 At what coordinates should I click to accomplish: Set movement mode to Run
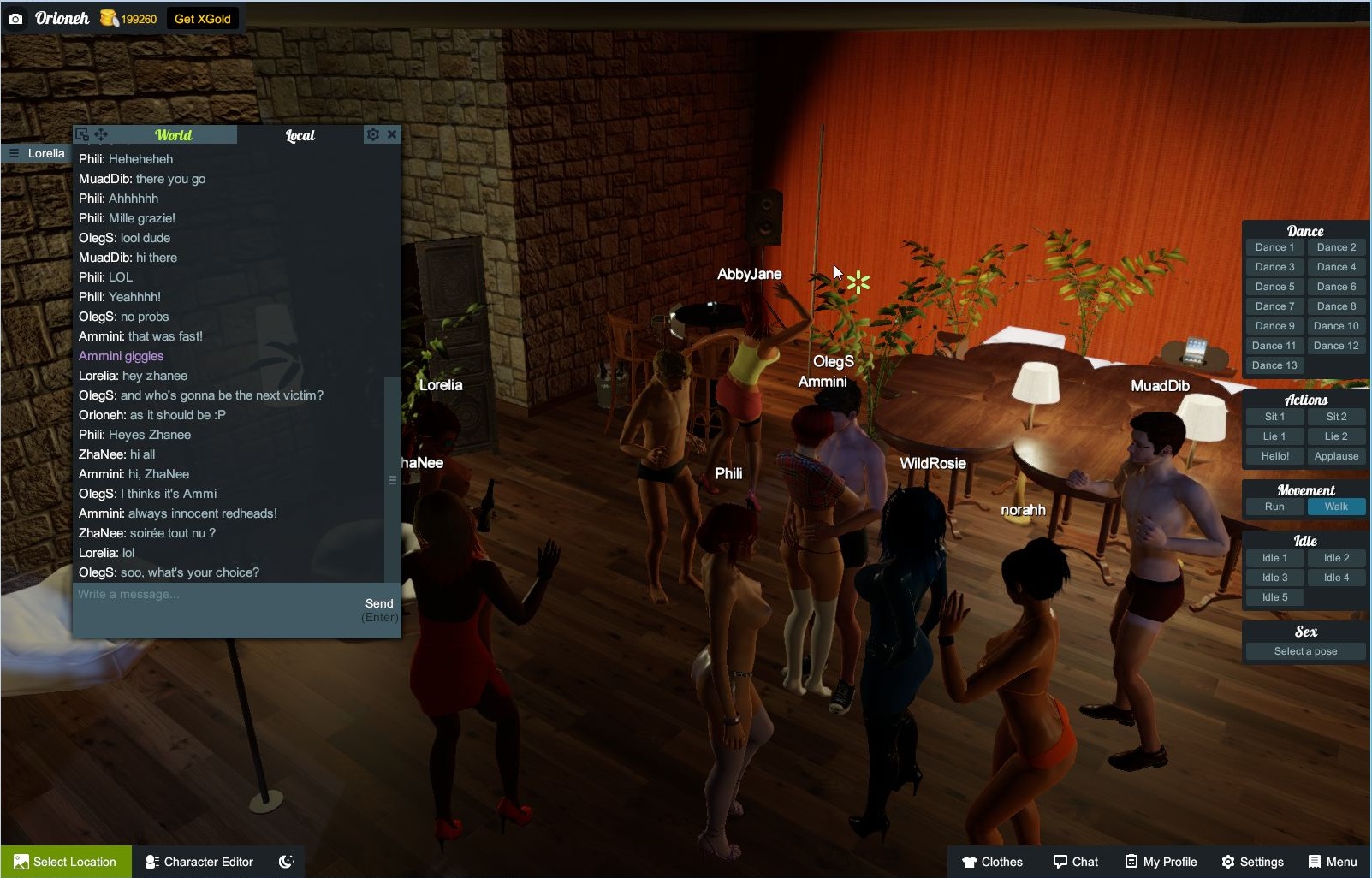coord(1274,507)
